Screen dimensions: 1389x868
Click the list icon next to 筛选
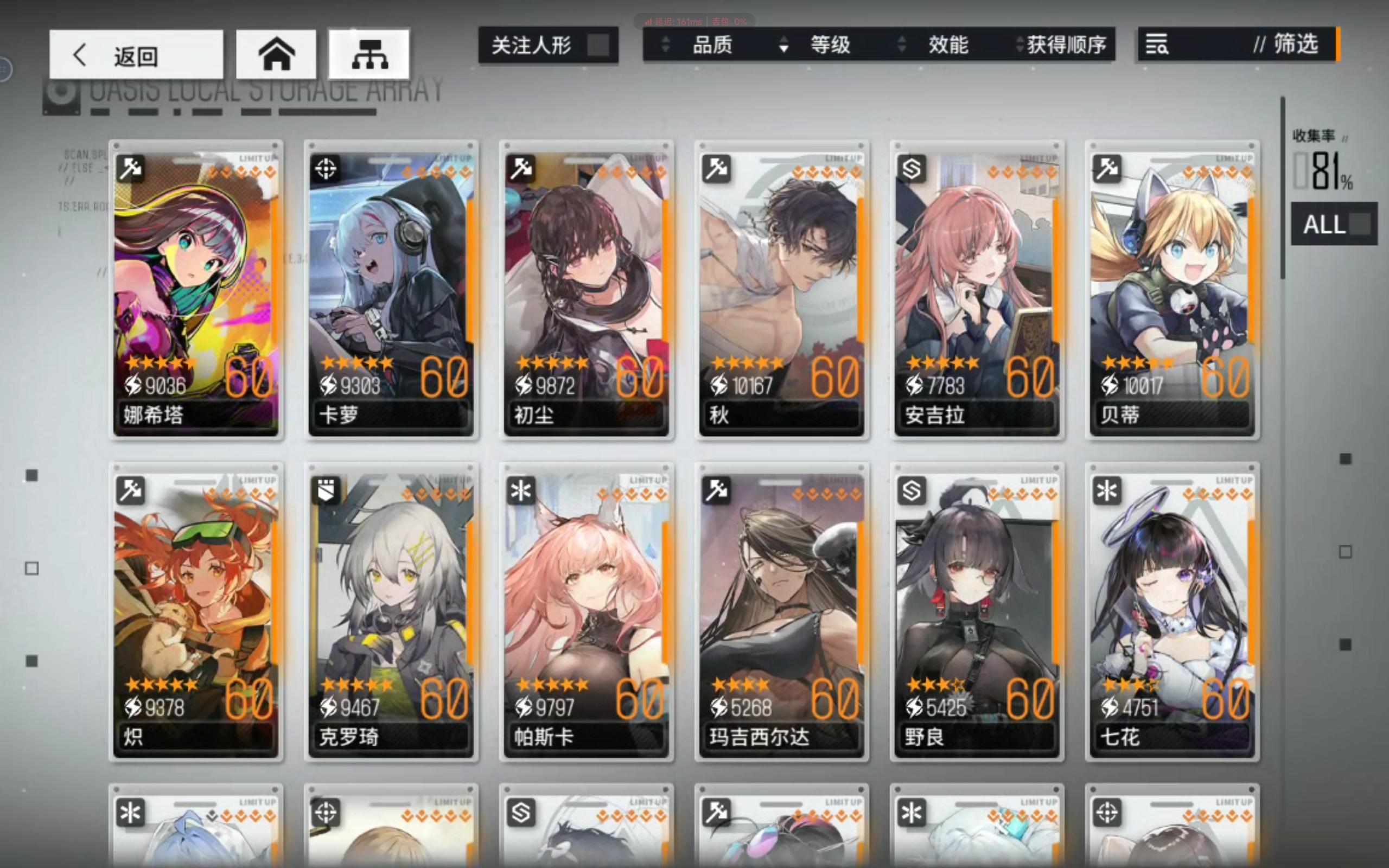(1157, 46)
